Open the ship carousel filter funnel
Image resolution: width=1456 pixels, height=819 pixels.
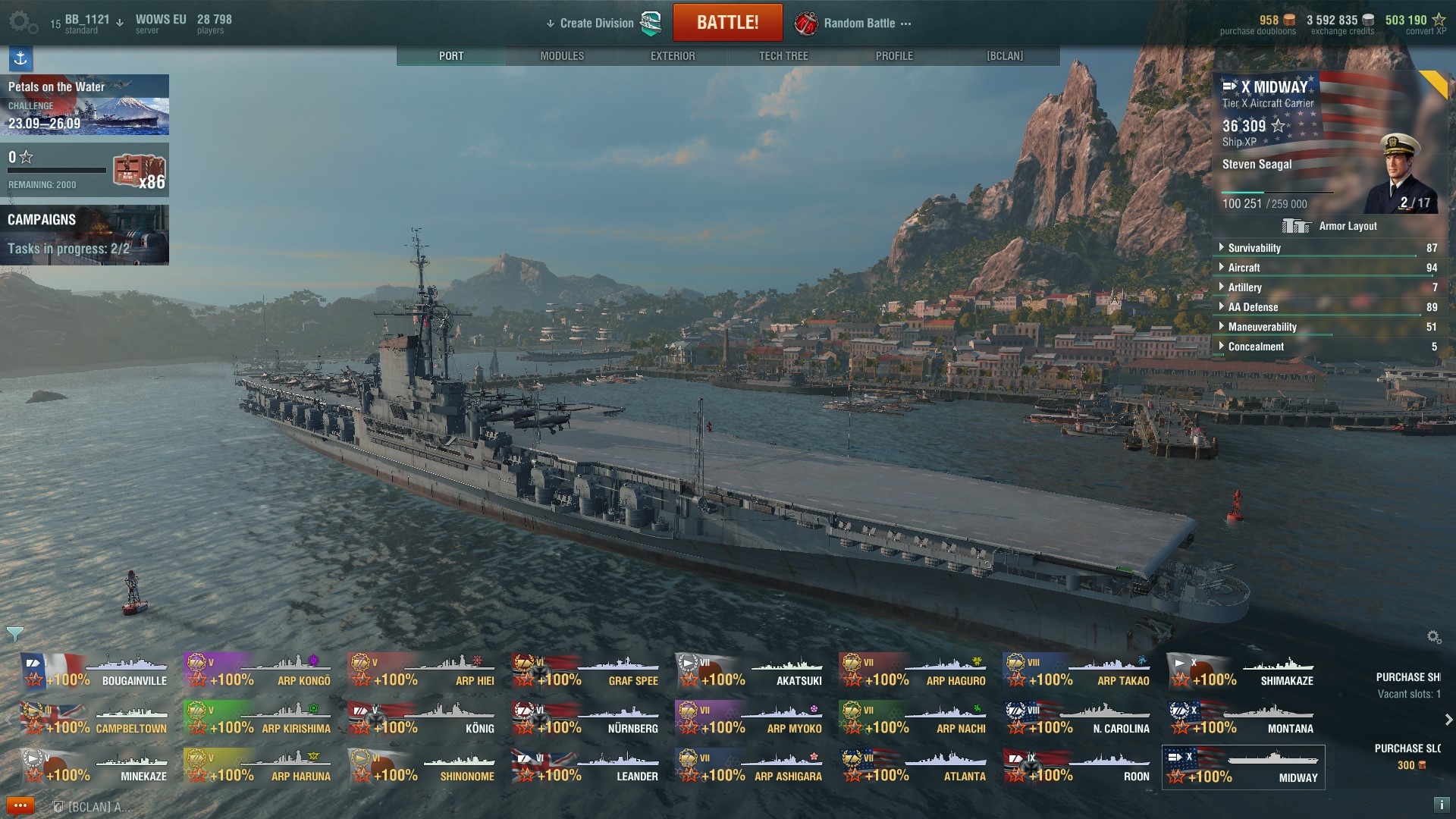(14, 633)
